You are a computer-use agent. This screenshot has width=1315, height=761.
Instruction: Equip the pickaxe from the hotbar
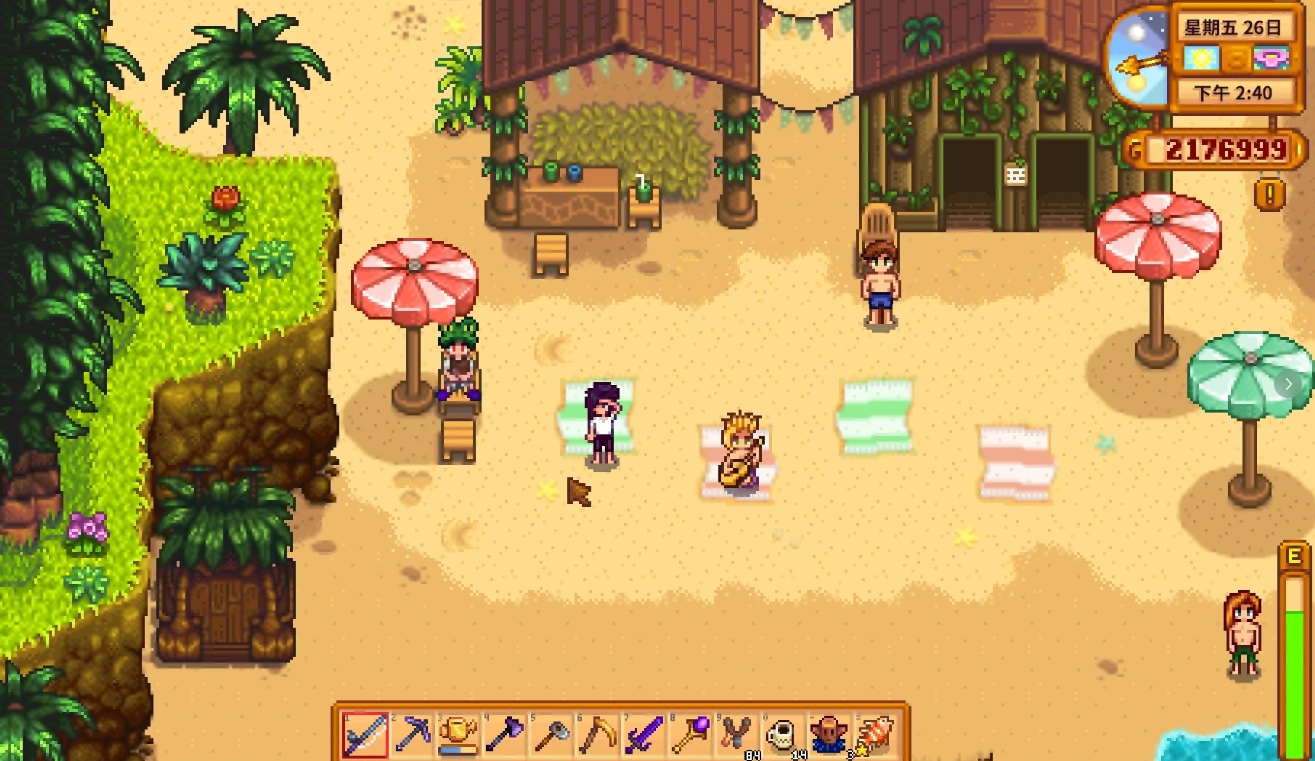[412, 735]
